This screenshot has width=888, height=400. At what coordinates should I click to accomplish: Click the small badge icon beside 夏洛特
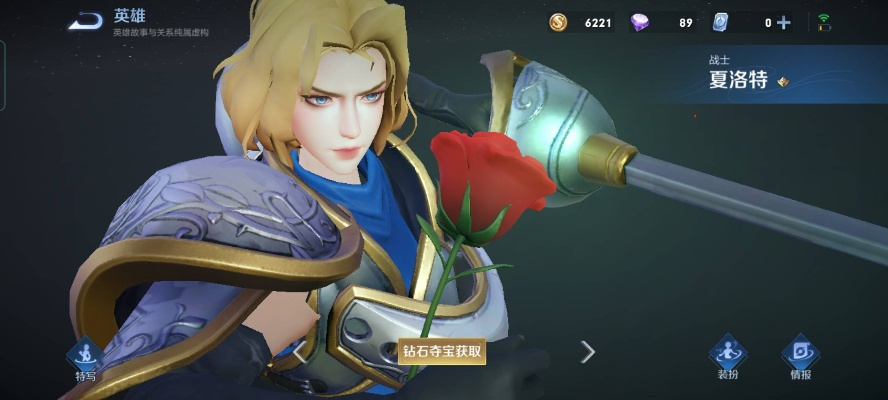tap(783, 82)
